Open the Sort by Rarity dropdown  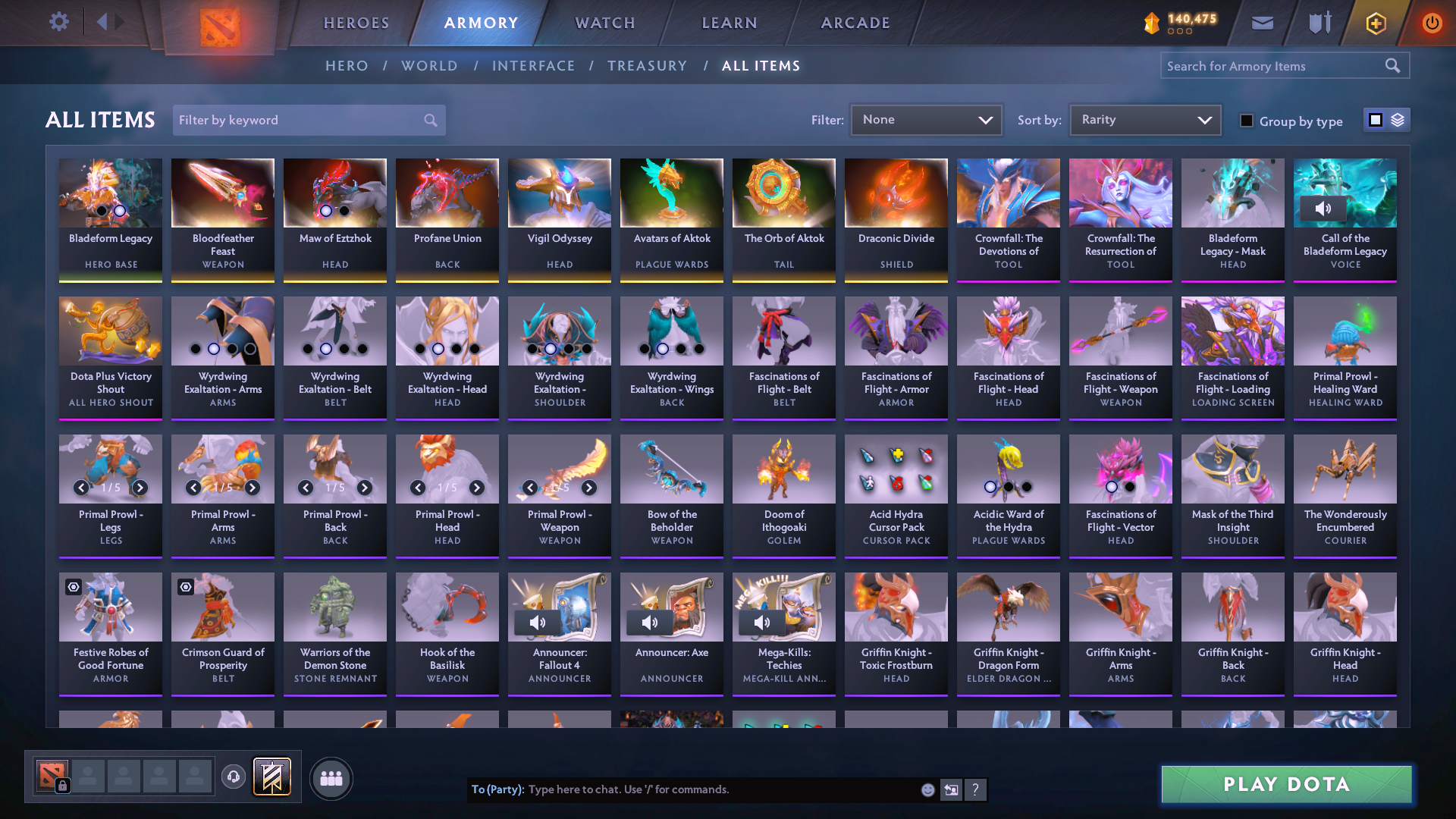pyautogui.click(x=1144, y=119)
